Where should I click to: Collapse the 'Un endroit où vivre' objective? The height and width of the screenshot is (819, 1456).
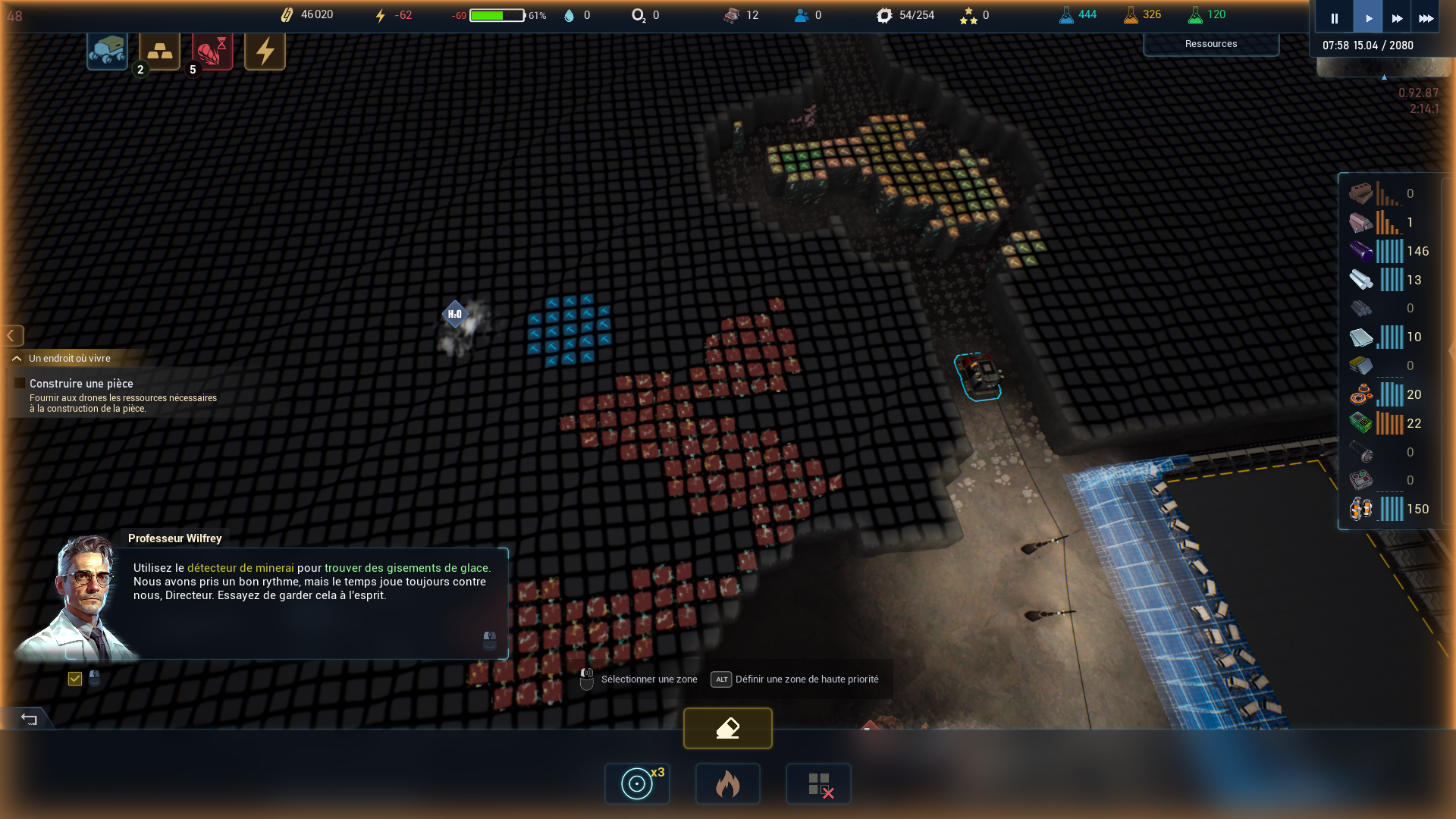coord(17,359)
